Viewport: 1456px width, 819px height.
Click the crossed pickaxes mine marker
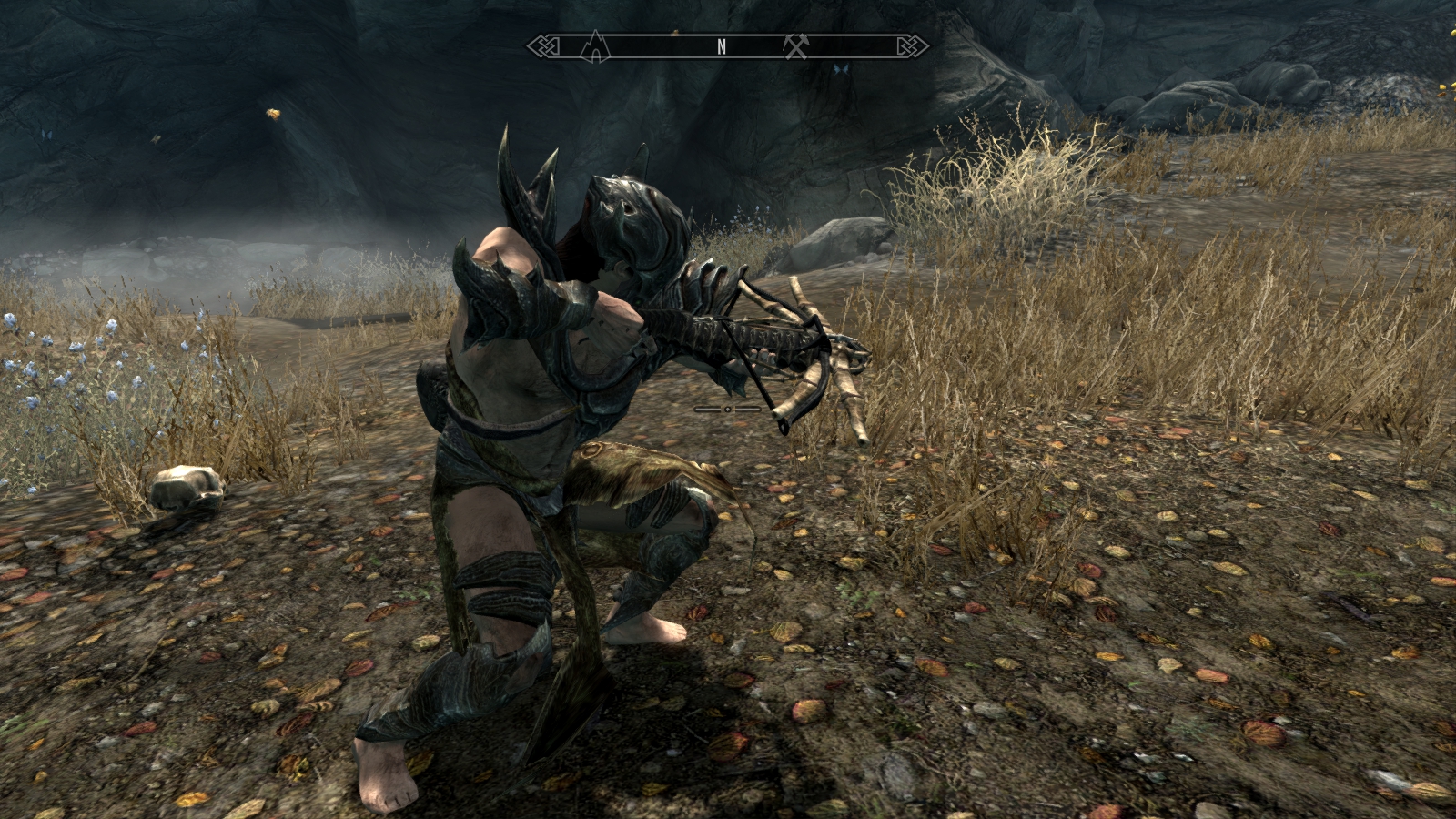tap(796, 46)
